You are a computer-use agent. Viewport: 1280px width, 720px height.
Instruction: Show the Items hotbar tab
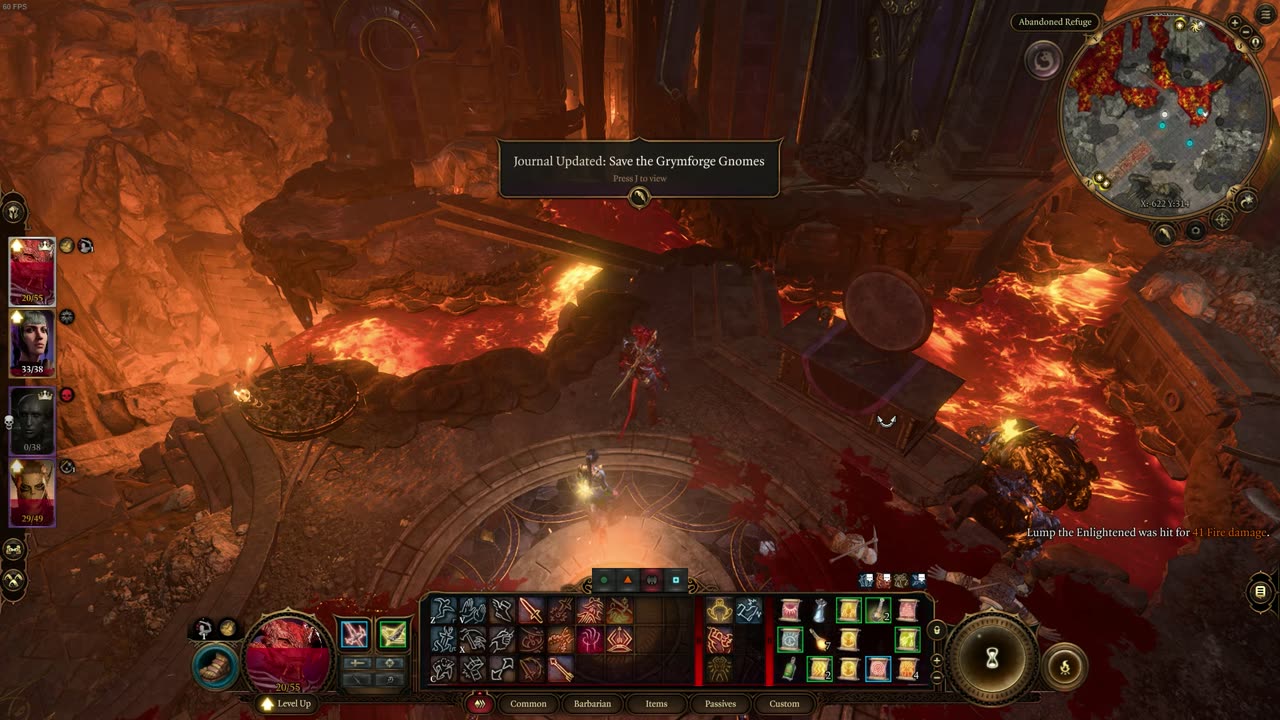tap(656, 704)
